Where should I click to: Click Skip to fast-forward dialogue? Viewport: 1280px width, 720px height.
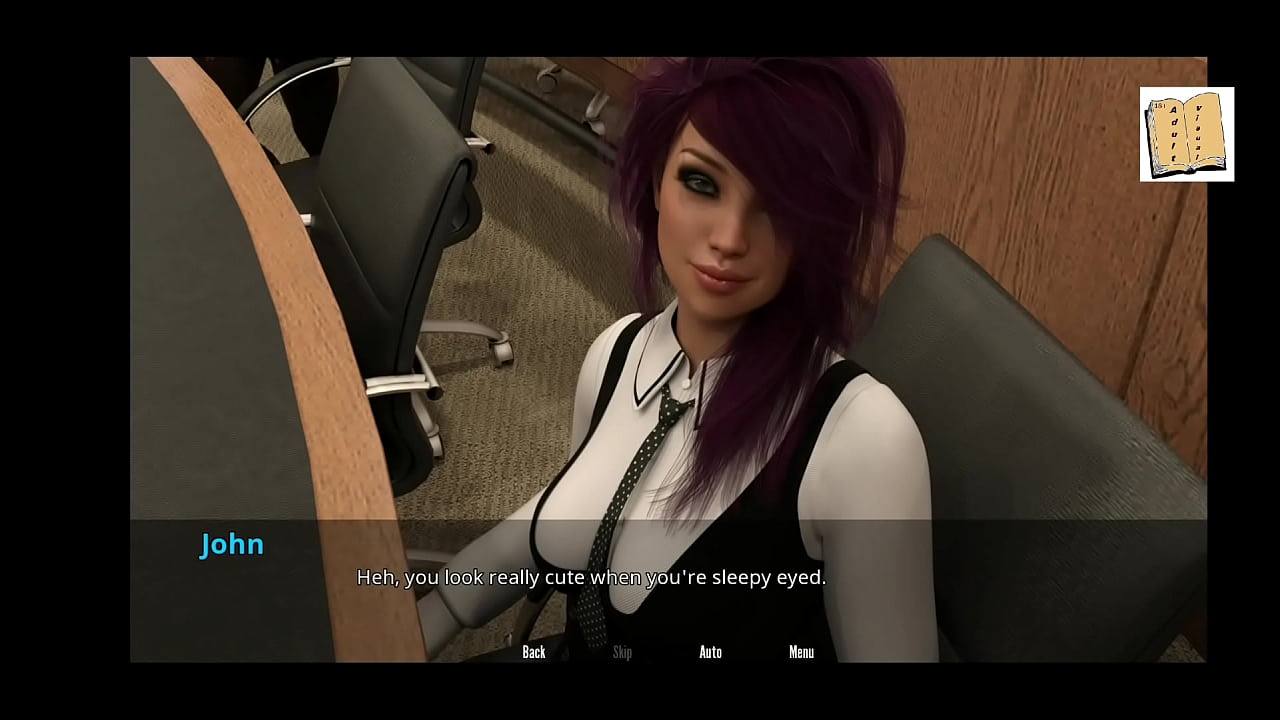(x=622, y=651)
